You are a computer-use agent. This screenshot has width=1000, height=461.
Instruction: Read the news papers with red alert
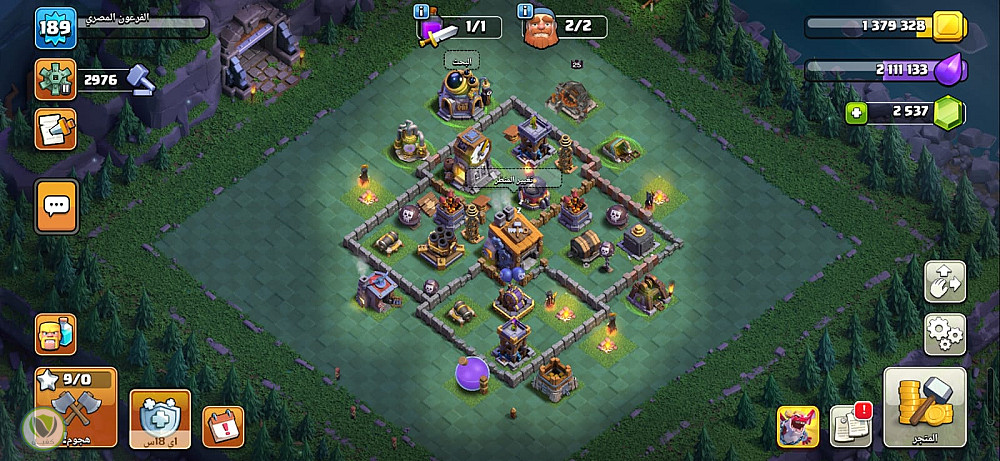[x=850, y=426]
